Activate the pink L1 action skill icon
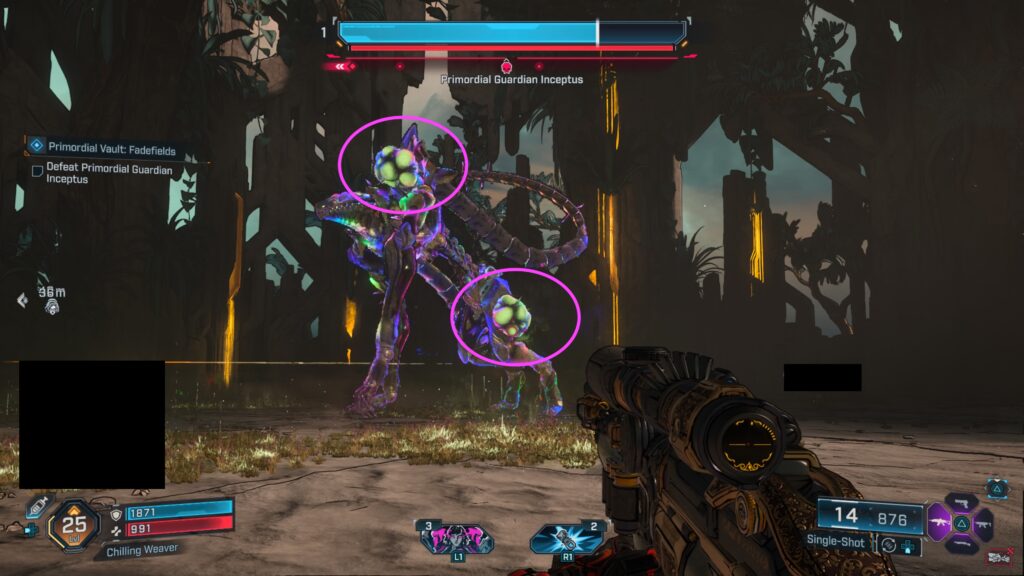 tap(458, 537)
